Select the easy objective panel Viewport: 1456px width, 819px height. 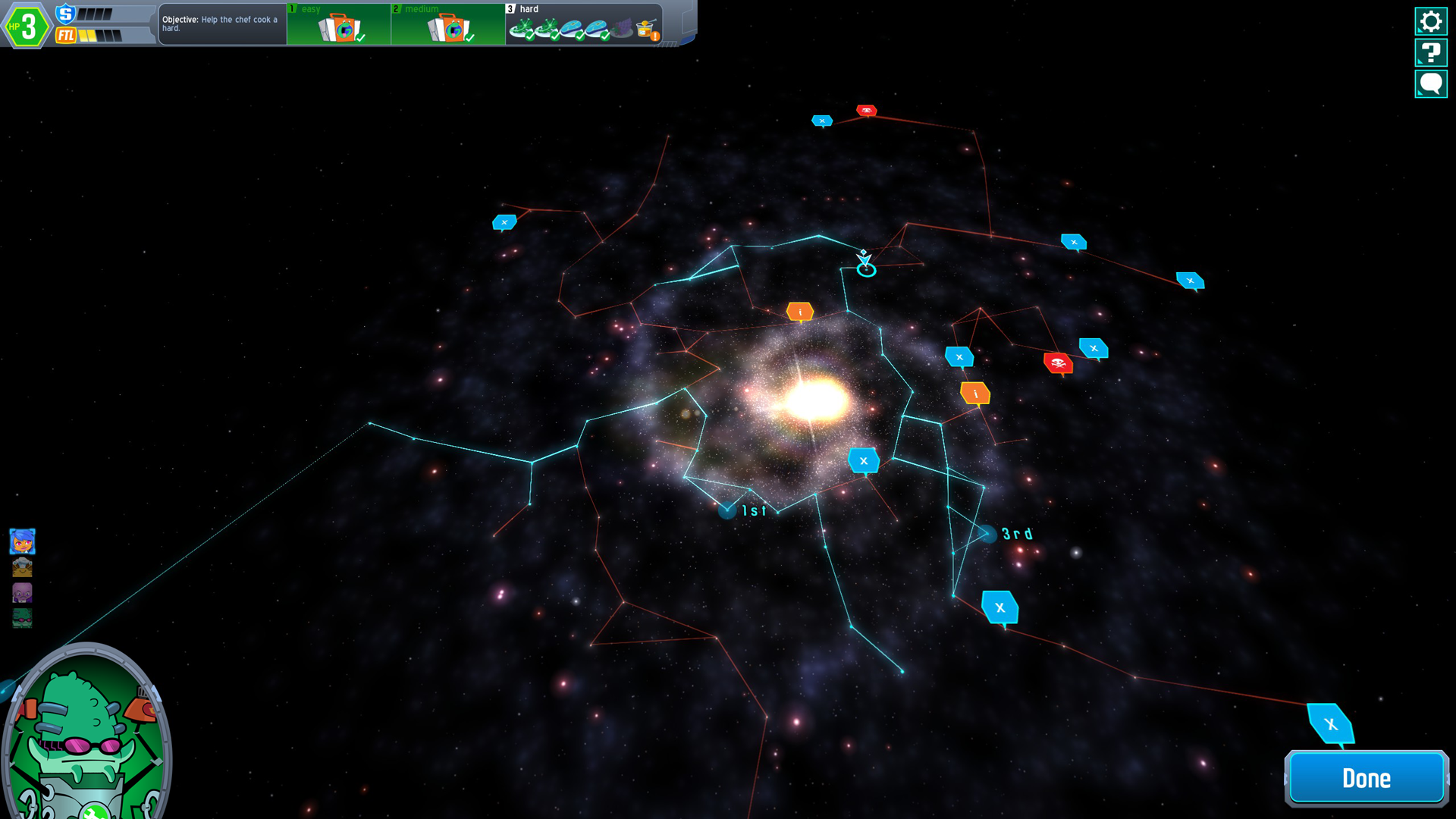339,25
